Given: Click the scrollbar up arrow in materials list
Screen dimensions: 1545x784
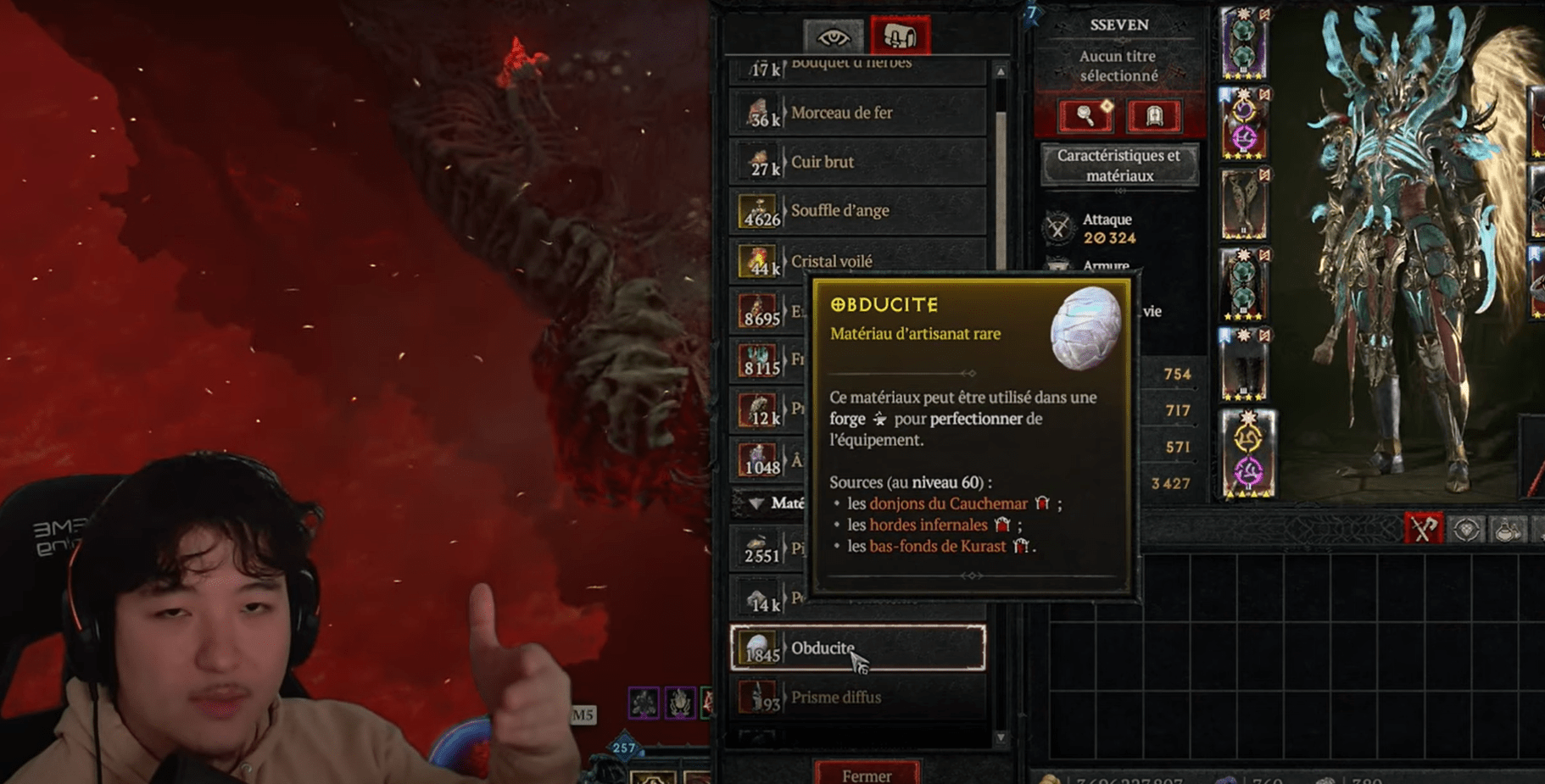Looking at the screenshot, I should 1001,72.
